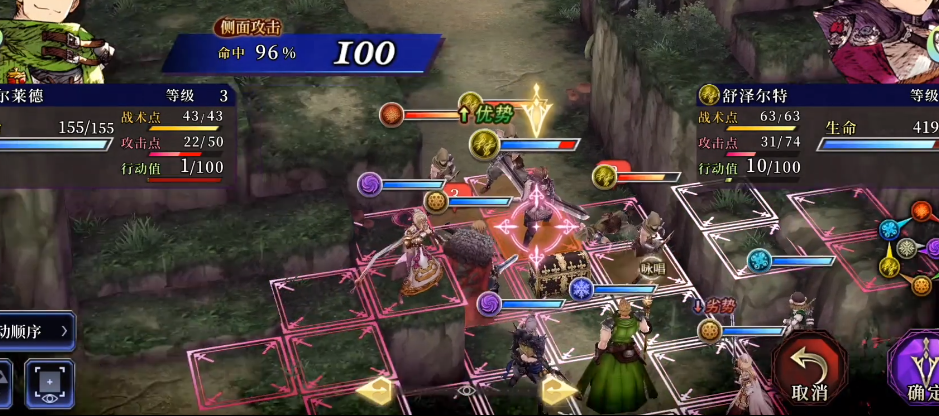The height and width of the screenshot is (416, 939).
Task: Open the action order (行动顺序) panel
Action: [x=37, y=330]
